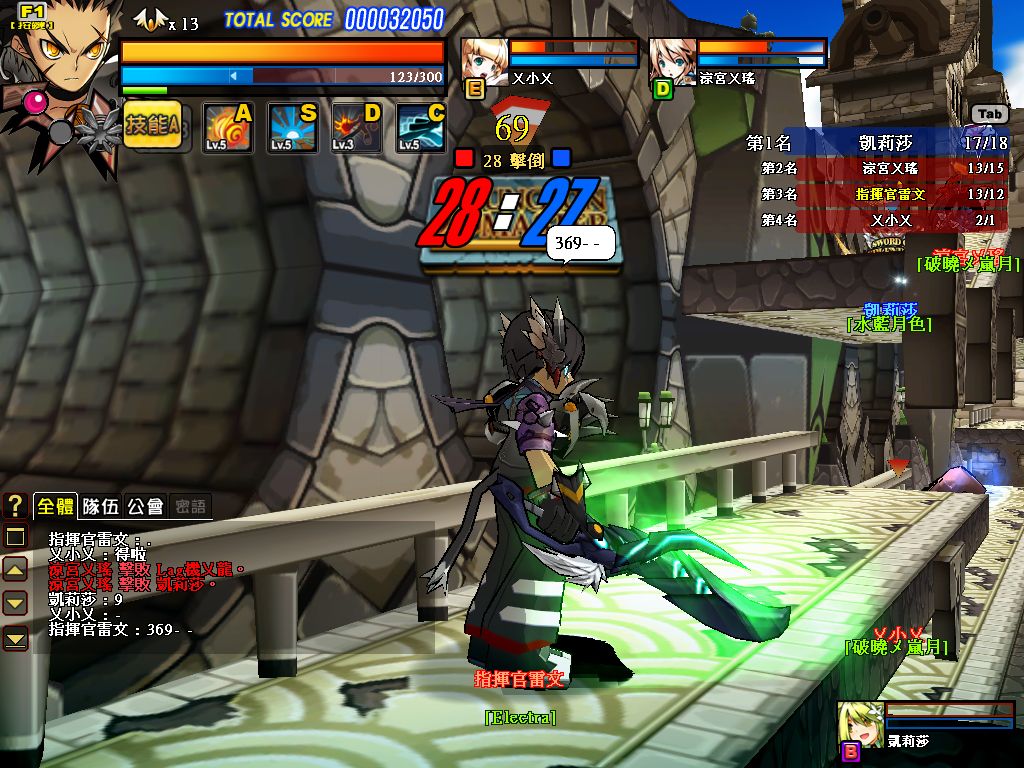Click the chat scroll down arrow button
Viewport: 1024px width, 768px height.
[x=15, y=603]
